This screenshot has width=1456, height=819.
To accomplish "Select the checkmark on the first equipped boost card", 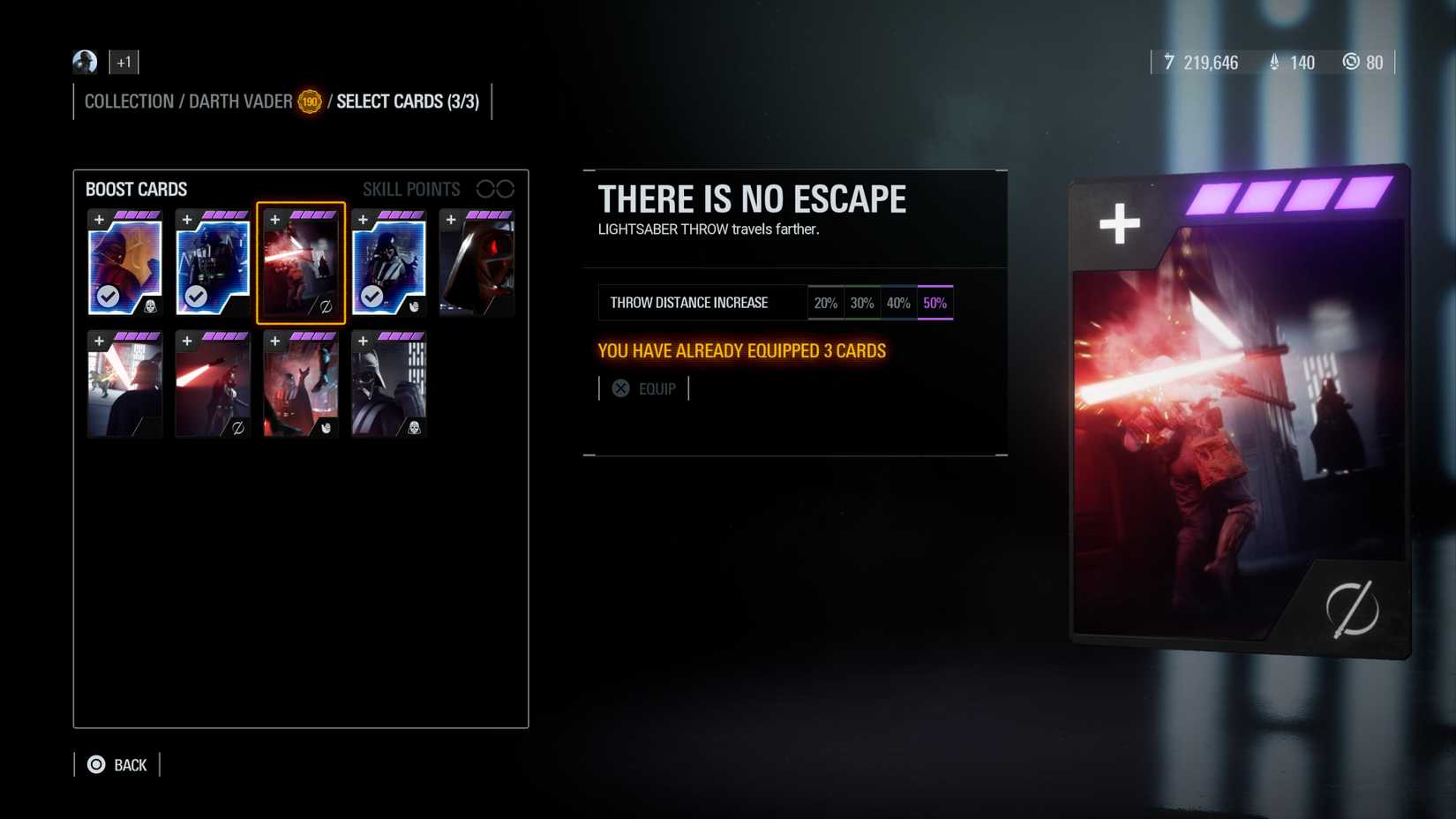I will pos(108,297).
